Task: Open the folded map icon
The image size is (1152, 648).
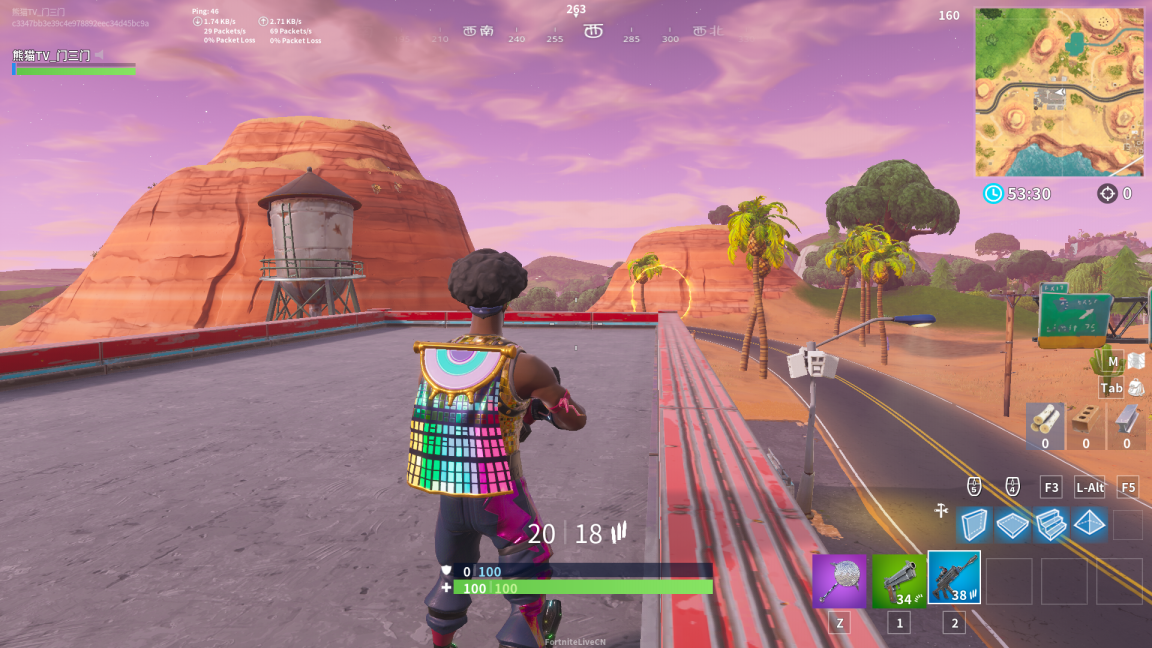Action: [x=1135, y=361]
